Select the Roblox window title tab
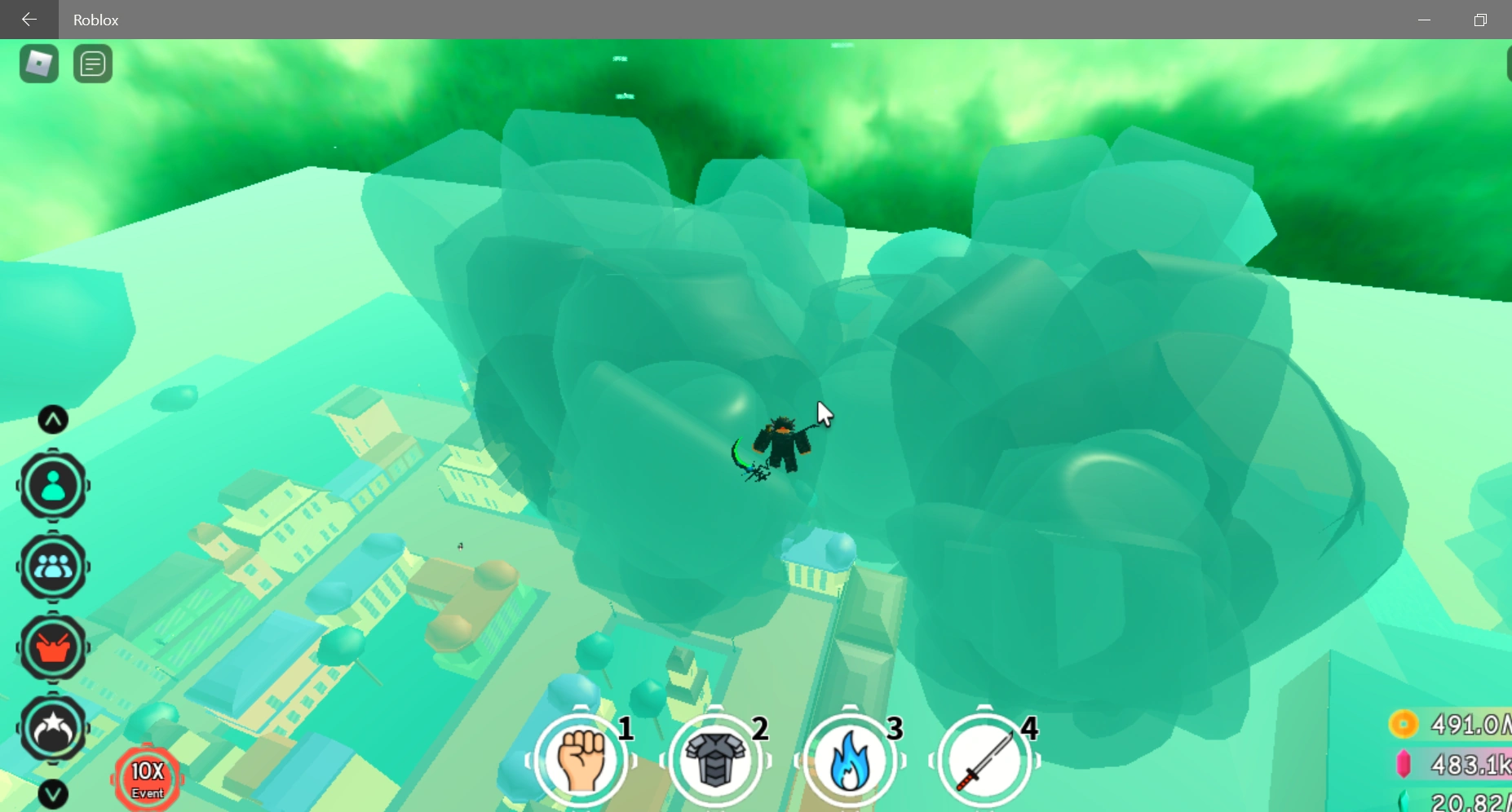This screenshot has width=1512, height=812. click(95, 20)
